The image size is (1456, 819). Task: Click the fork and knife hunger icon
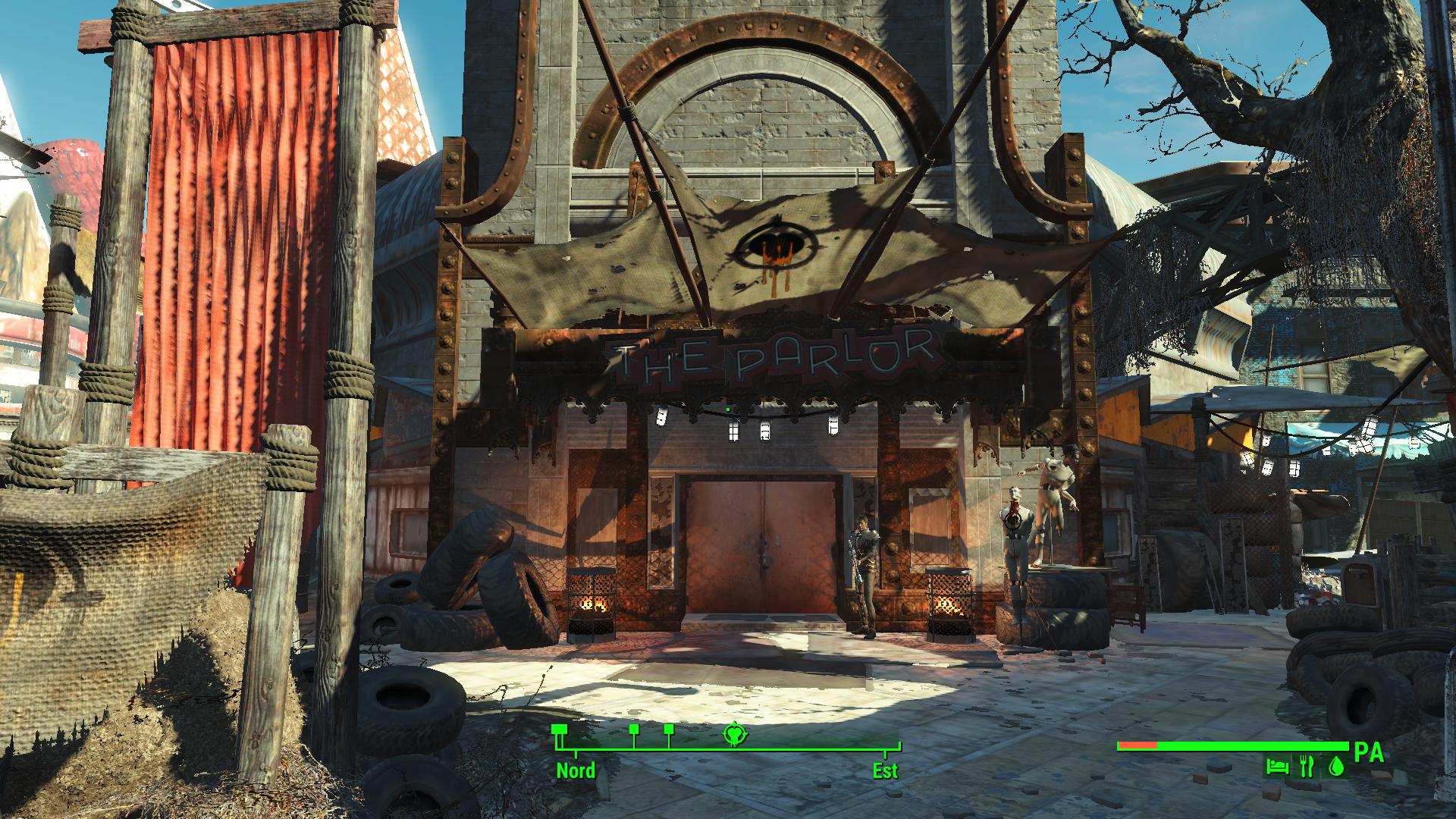coord(1307,767)
